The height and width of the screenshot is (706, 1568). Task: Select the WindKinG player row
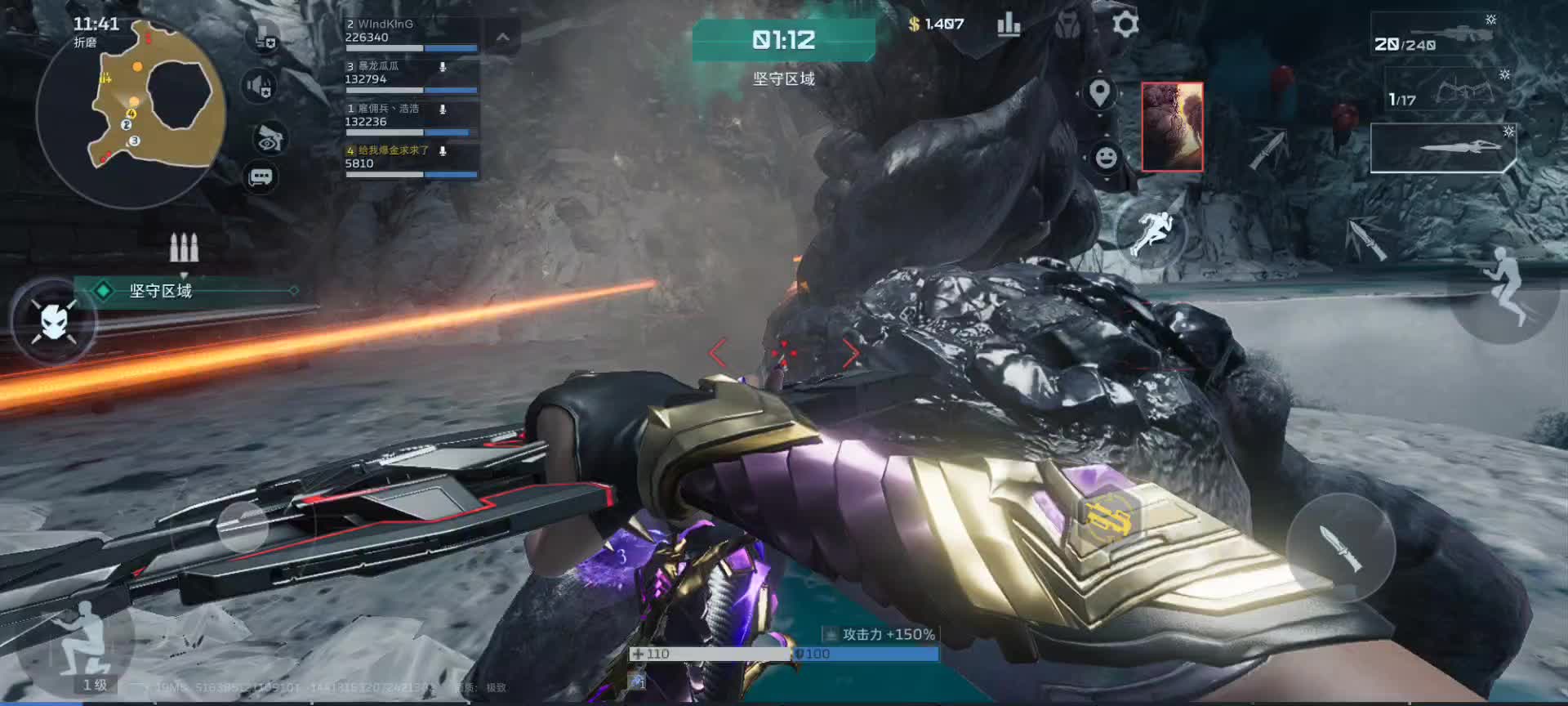pyautogui.click(x=410, y=33)
